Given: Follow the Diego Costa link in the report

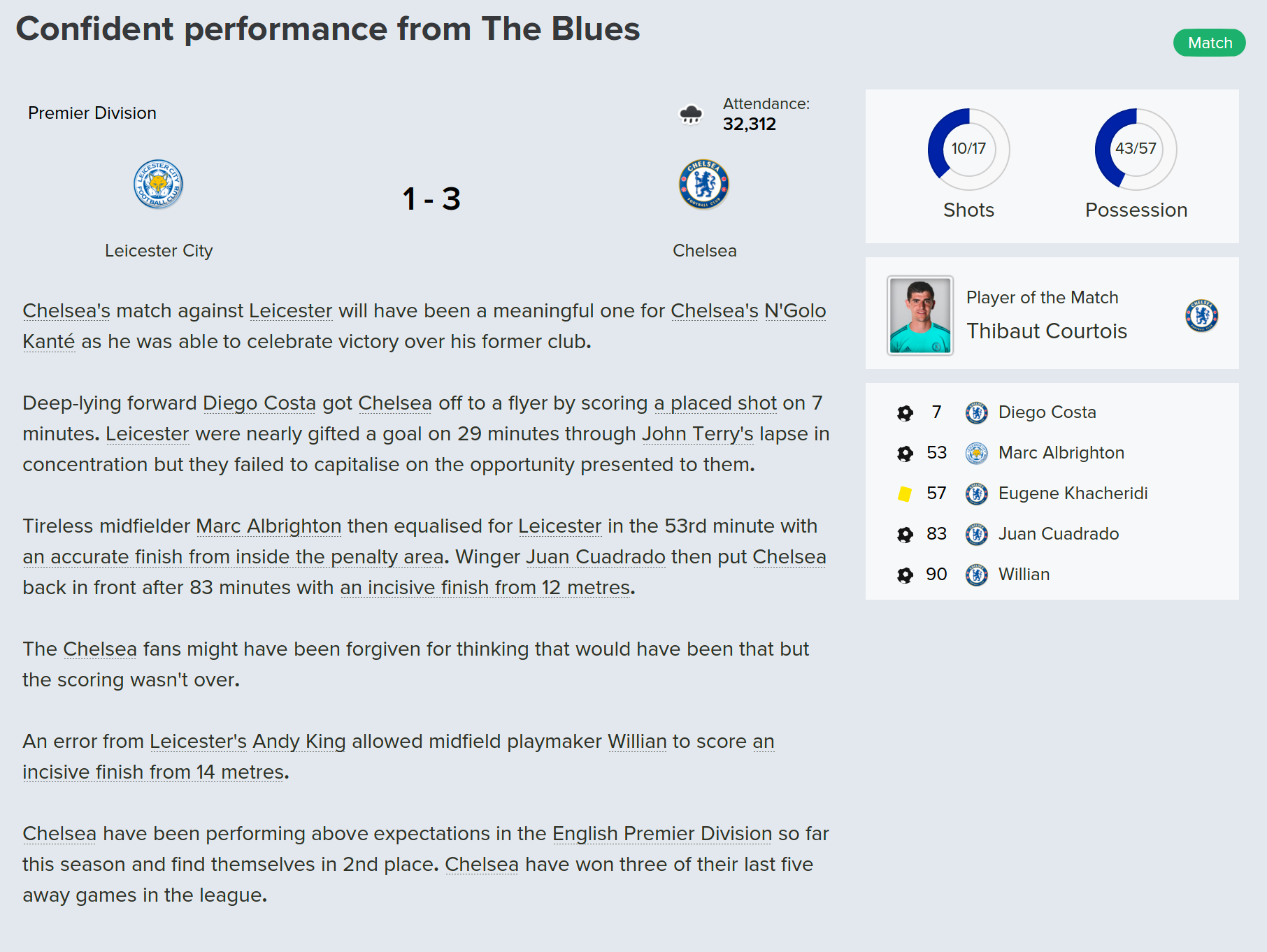Looking at the screenshot, I should coord(259,403).
